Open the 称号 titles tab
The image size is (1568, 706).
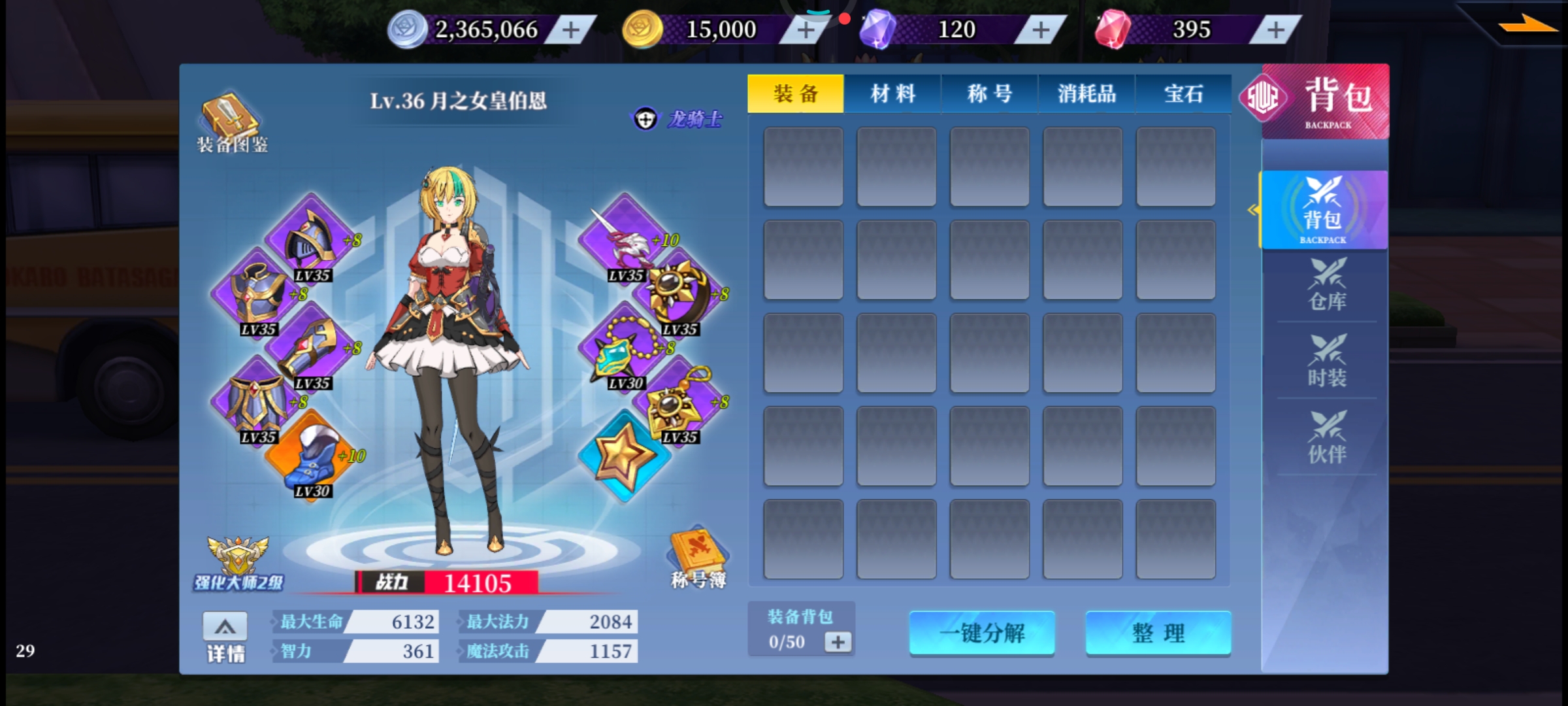click(989, 94)
